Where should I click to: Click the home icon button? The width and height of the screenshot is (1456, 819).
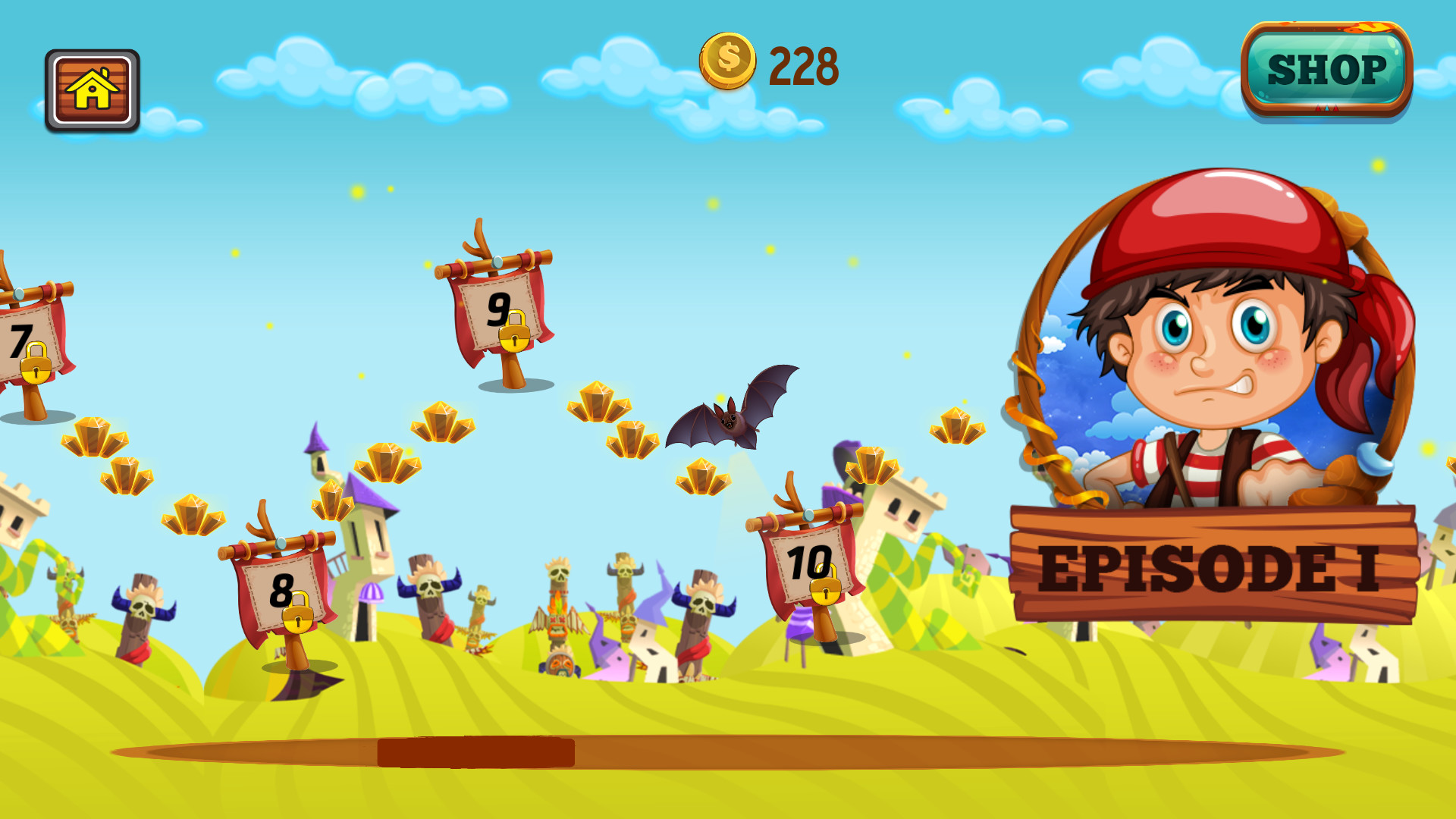[x=91, y=89]
